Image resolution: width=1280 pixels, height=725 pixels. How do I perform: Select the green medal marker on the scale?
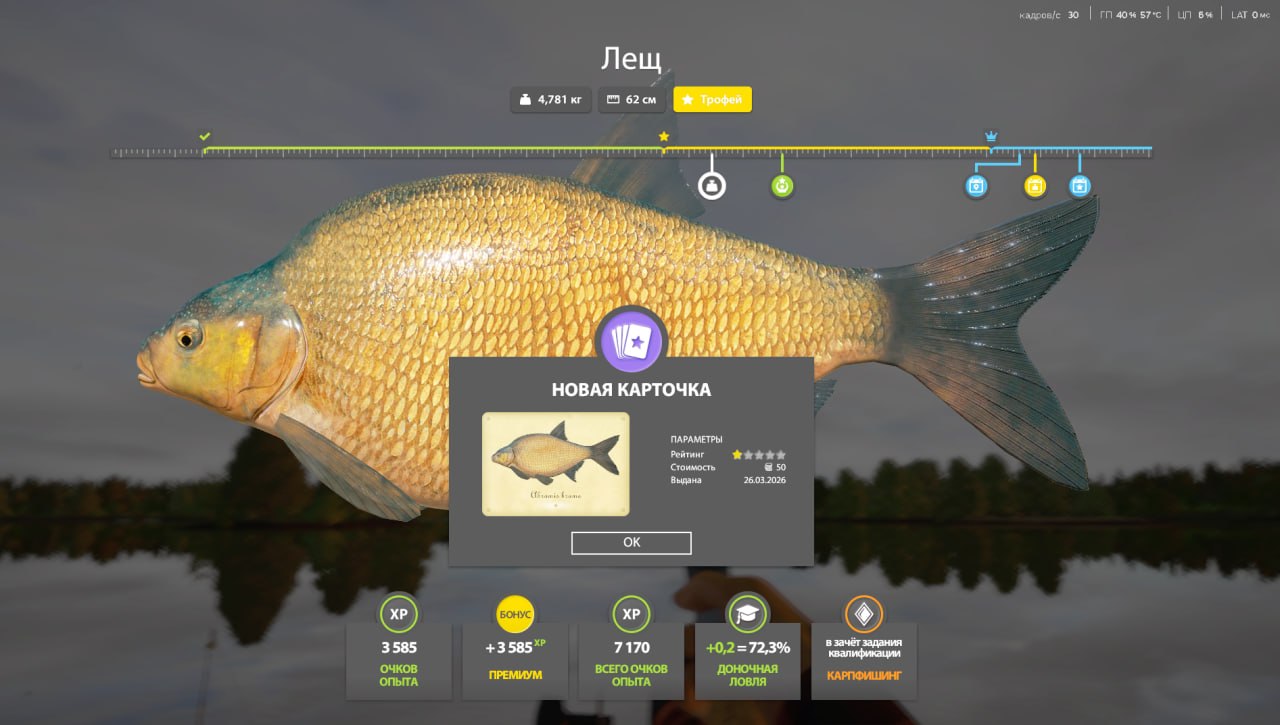point(782,186)
